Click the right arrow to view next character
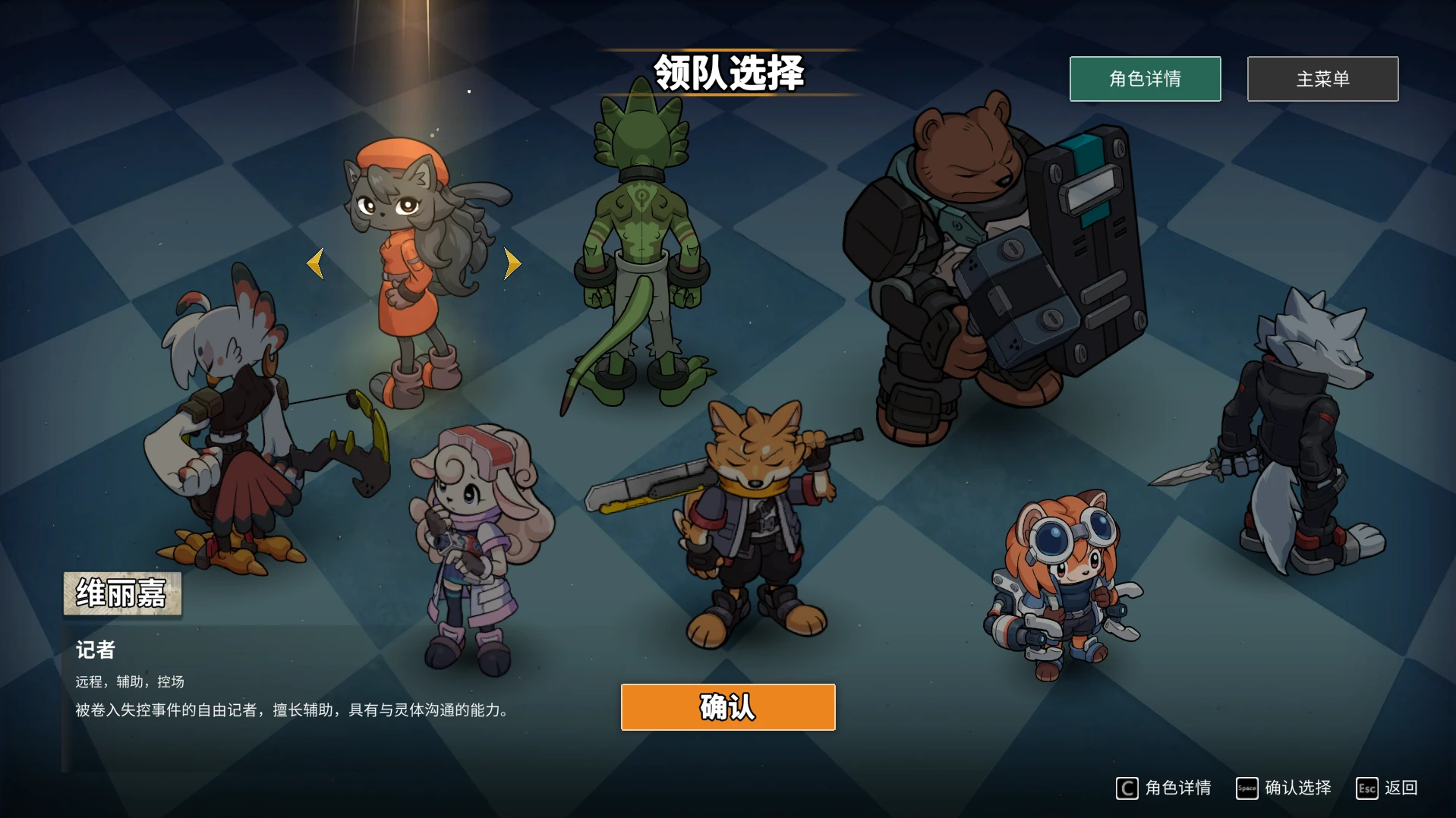 point(512,263)
